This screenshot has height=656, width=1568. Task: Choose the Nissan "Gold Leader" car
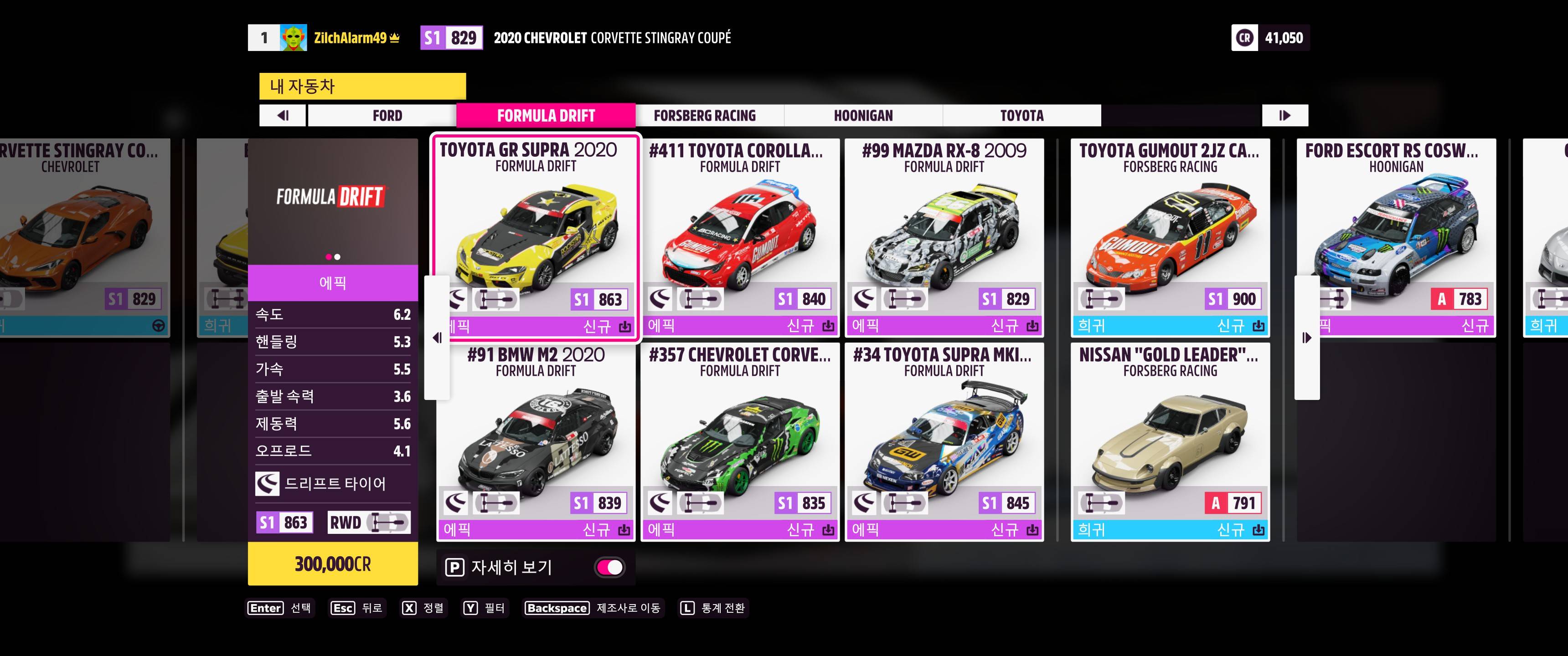point(1170,441)
